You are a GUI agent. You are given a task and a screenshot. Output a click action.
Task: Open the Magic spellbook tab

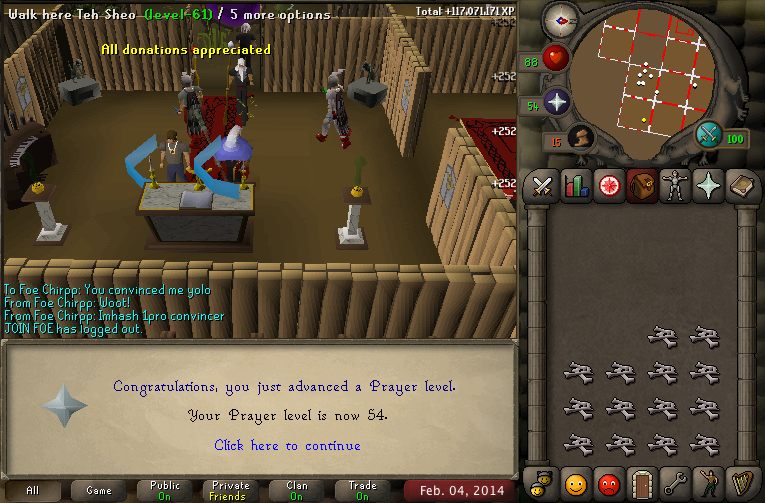[x=741, y=186]
